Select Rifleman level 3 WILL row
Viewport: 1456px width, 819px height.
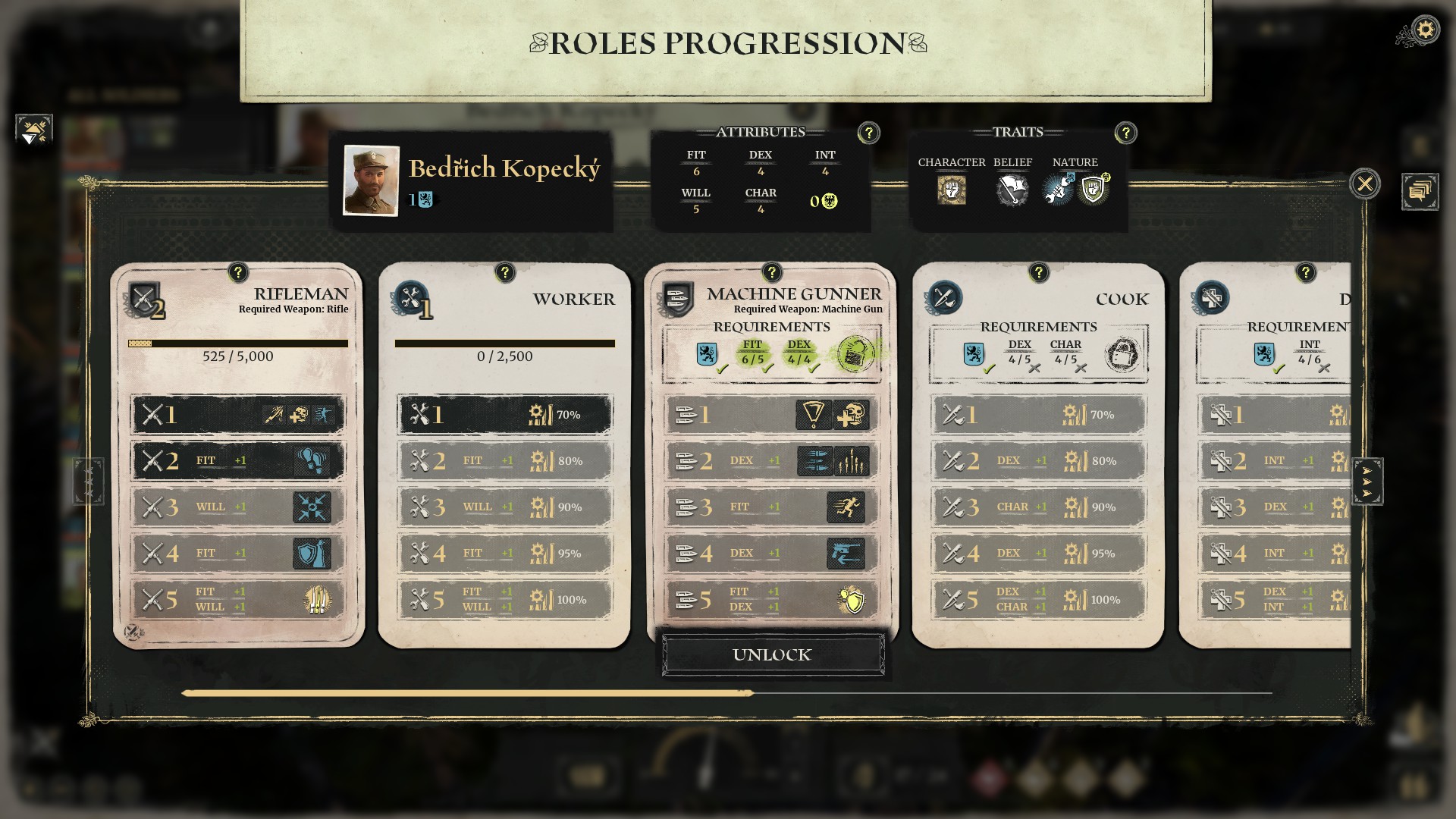pyautogui.click(x=237, y=507)
